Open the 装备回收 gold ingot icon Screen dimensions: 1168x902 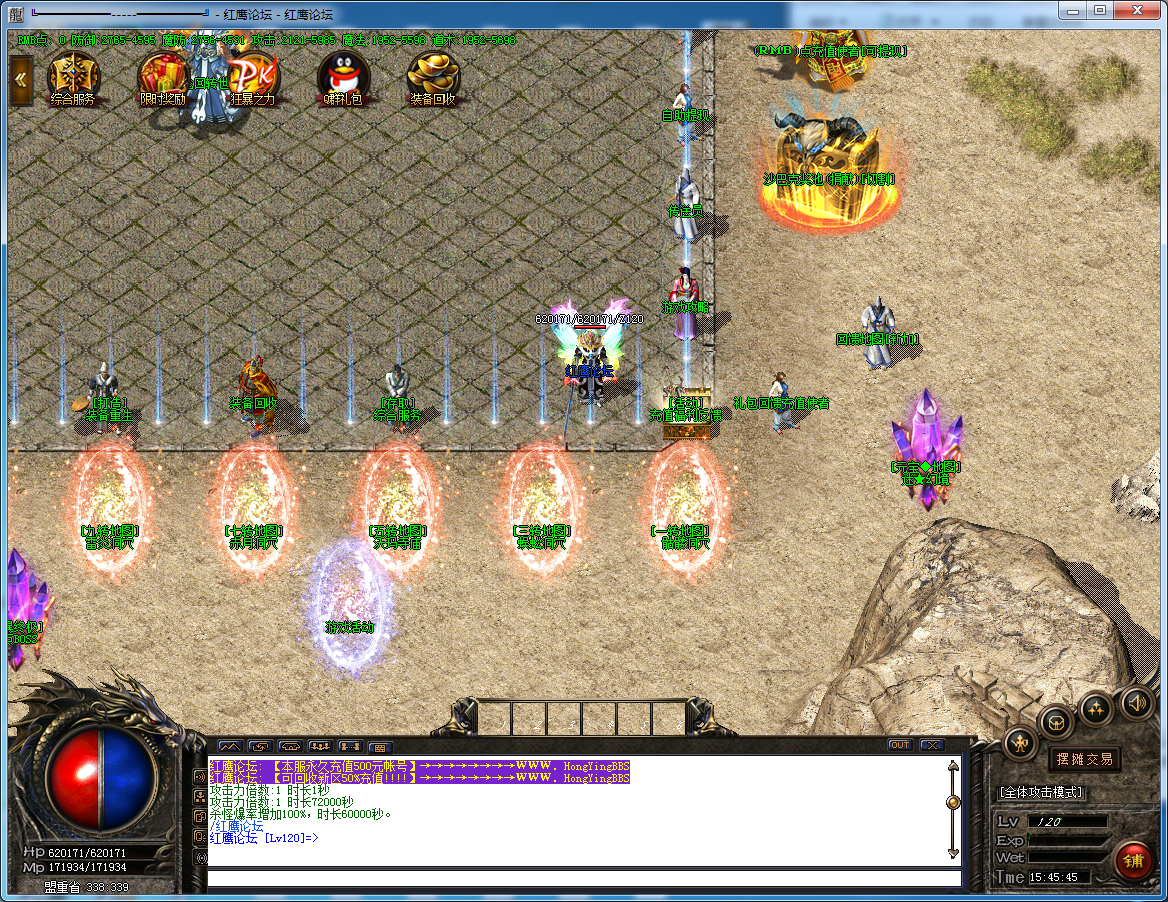[433, 76]
